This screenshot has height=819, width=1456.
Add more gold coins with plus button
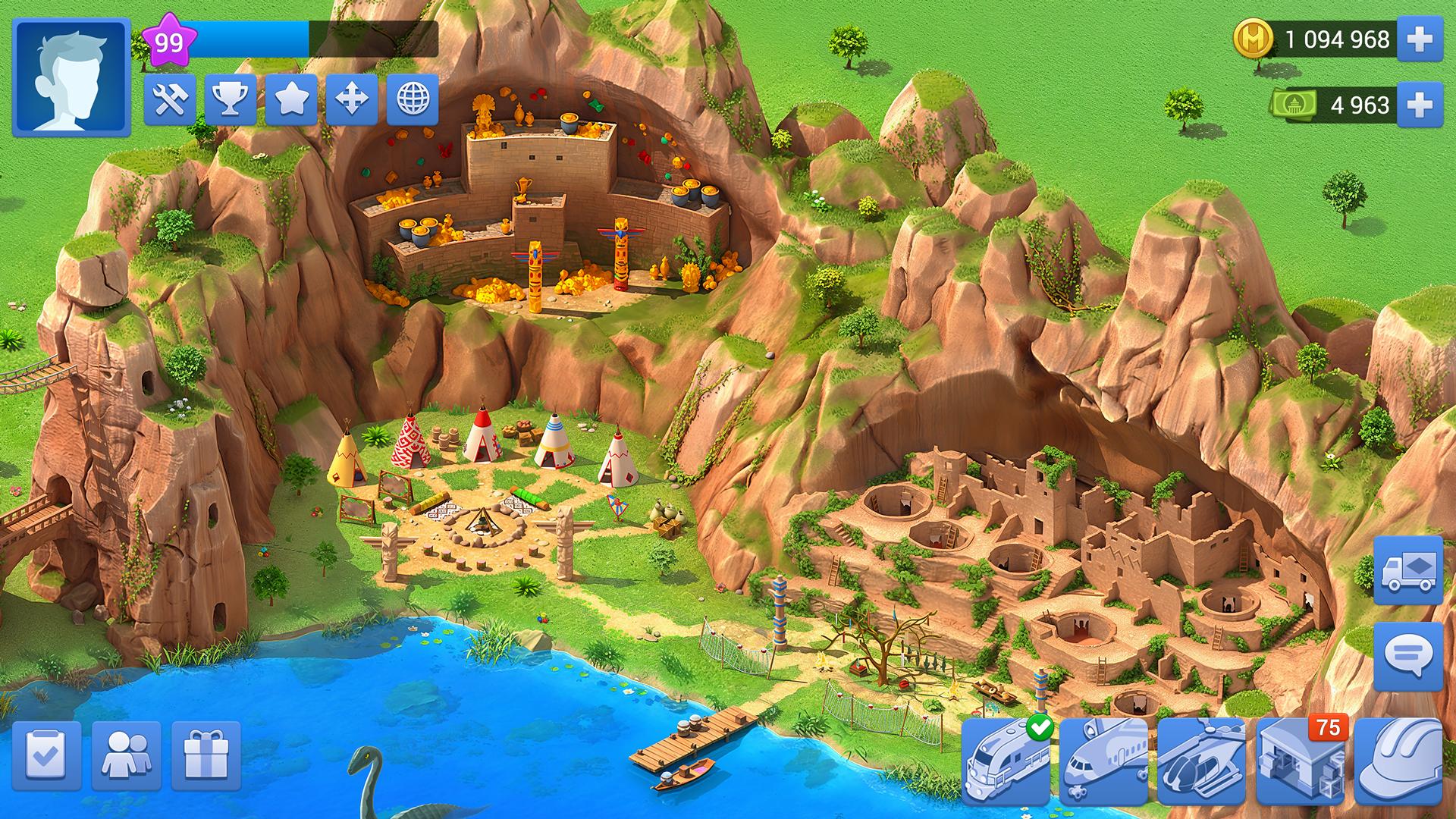(x=1420, y=39)
